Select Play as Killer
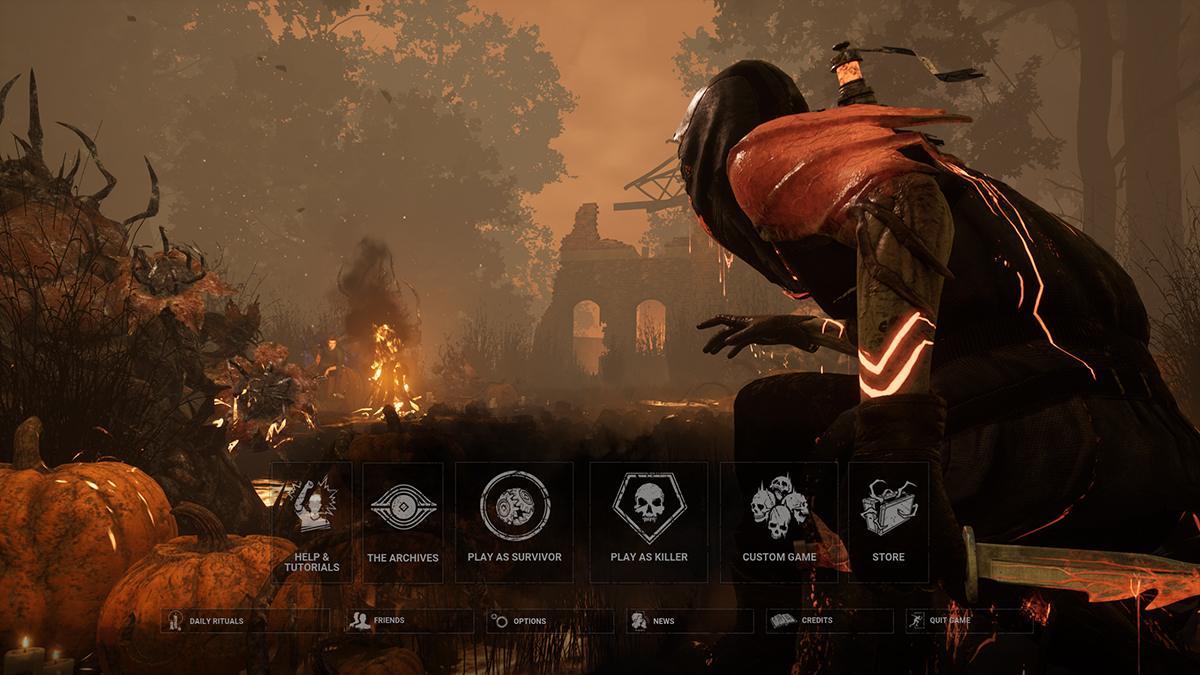 click(649, 521)
